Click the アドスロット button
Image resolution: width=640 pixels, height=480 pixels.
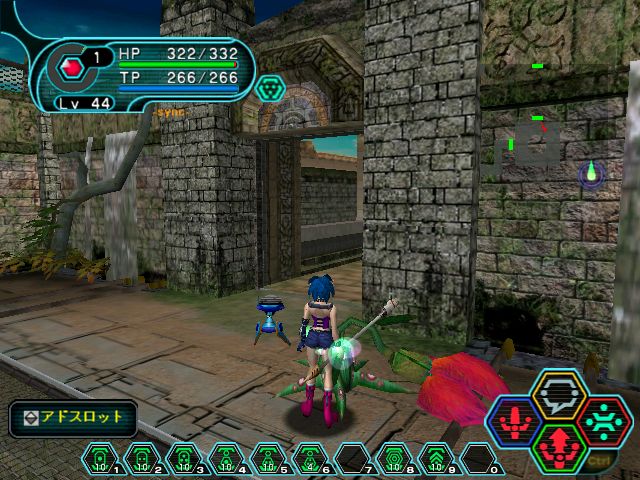73,417
